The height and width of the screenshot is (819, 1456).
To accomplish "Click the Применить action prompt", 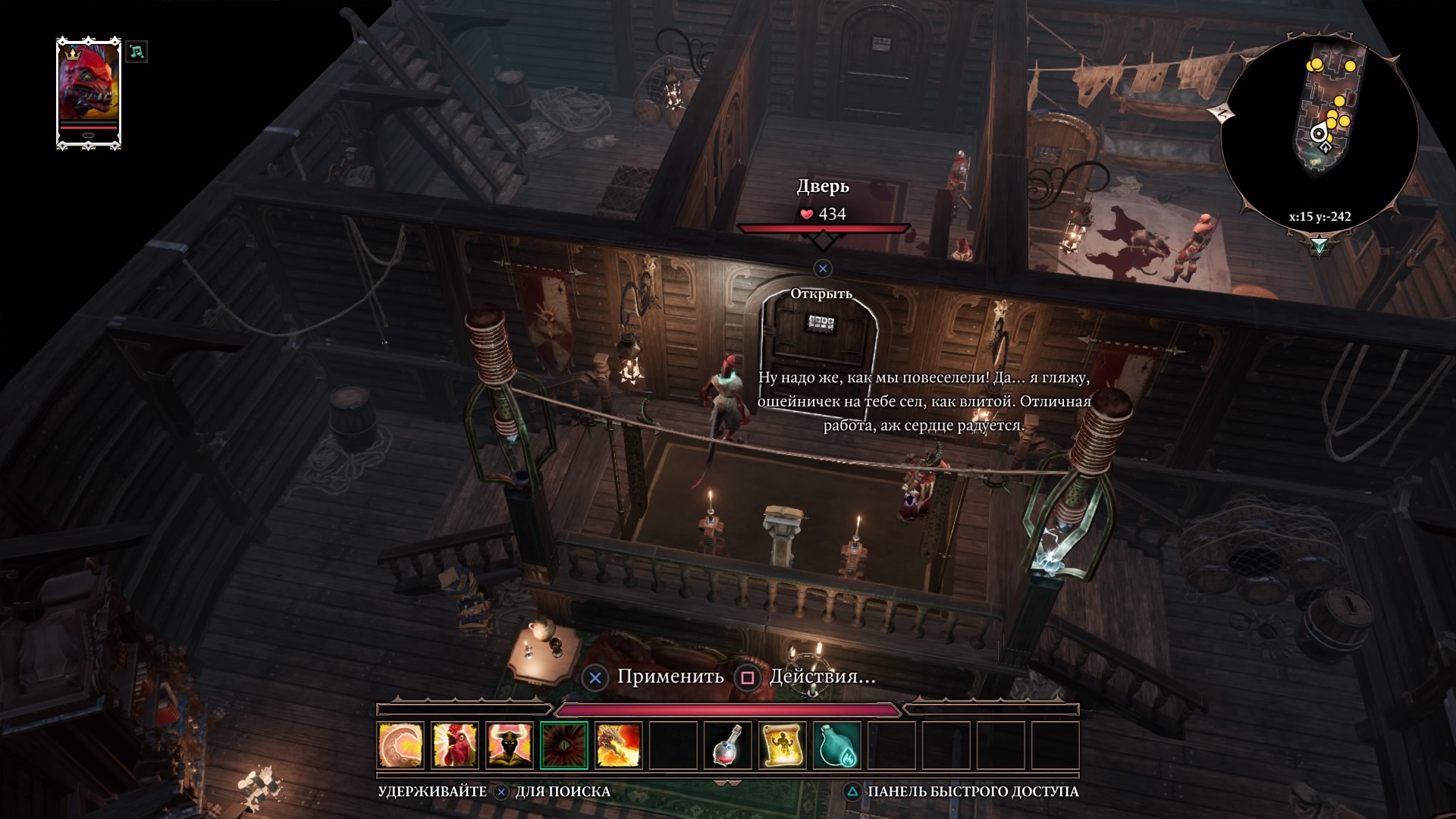I will (670, 676).
